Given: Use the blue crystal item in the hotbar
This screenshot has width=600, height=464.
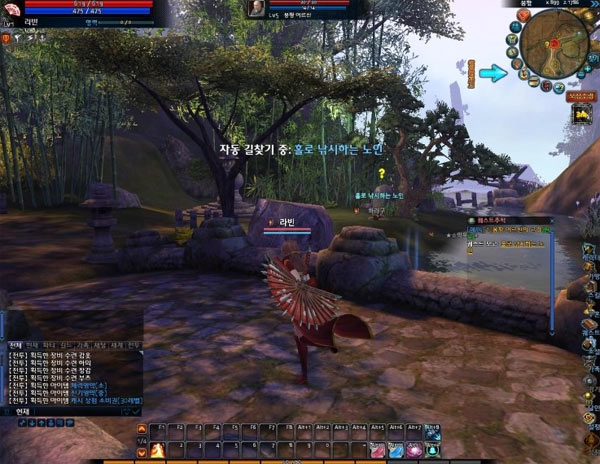Looking at the screenshot, I should point(395,449).
